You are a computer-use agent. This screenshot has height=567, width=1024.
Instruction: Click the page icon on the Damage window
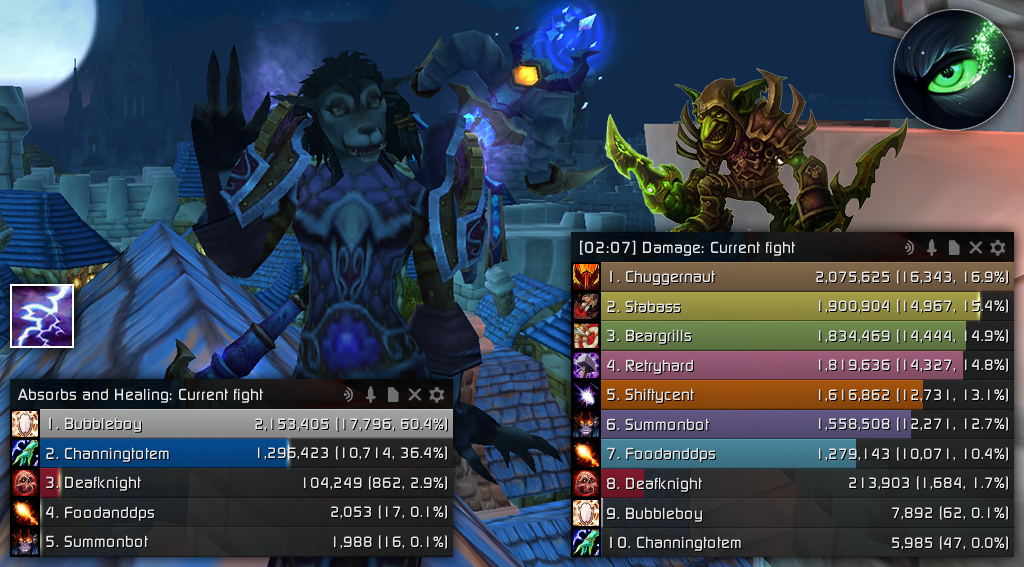pos(953,248)
